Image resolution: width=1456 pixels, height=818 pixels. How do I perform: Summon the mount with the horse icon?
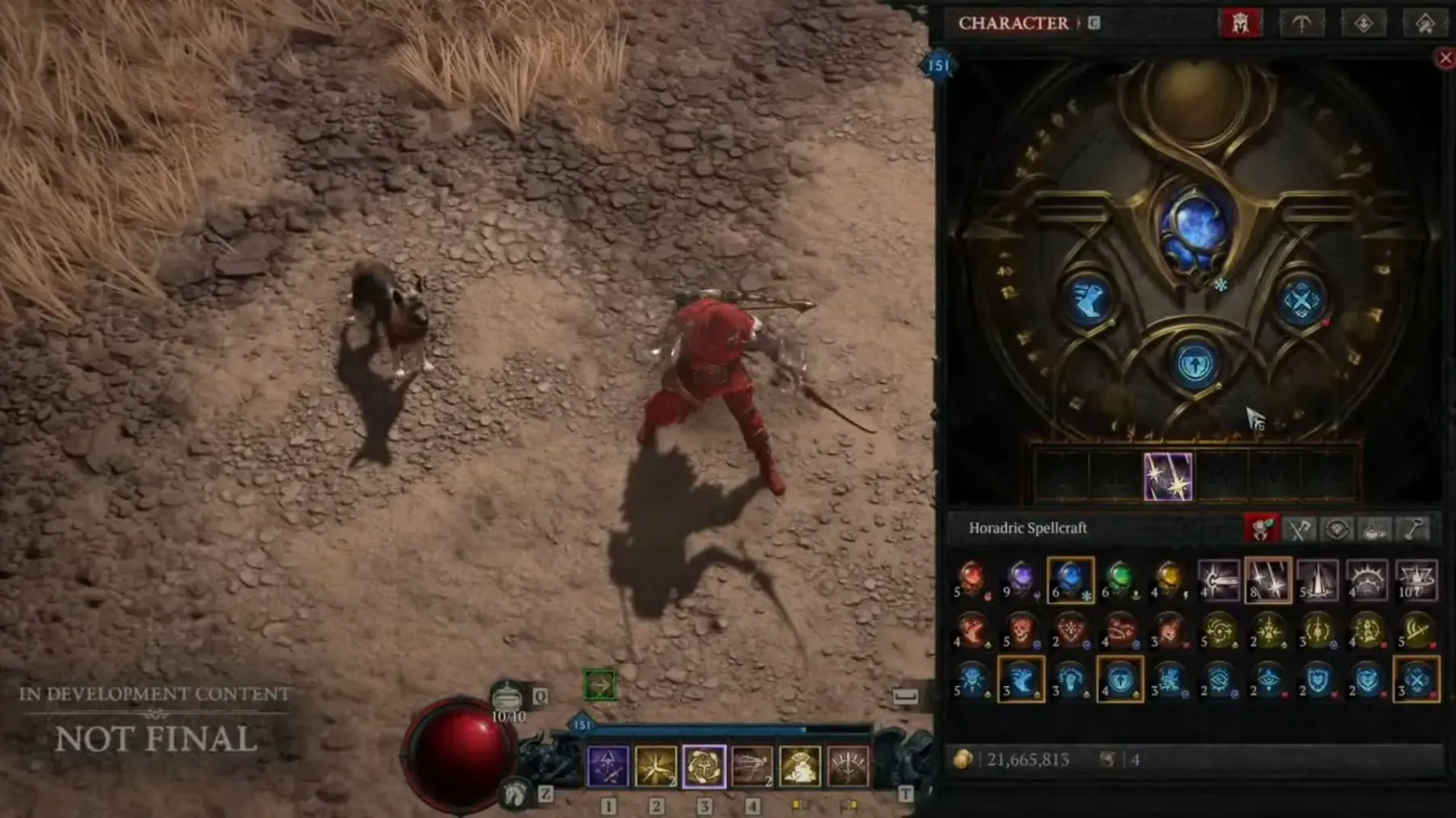tap(514, 793)
